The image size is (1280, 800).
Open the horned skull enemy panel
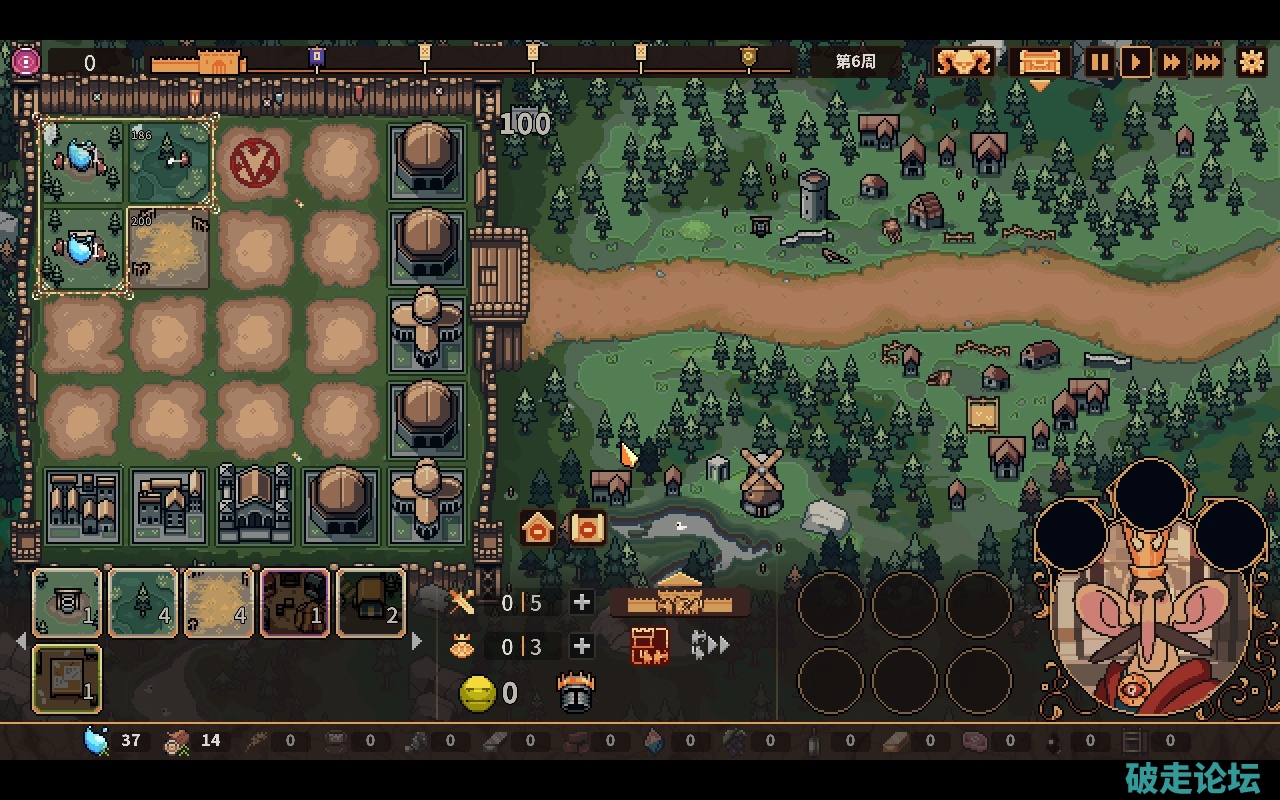click(x=964, y=63)
